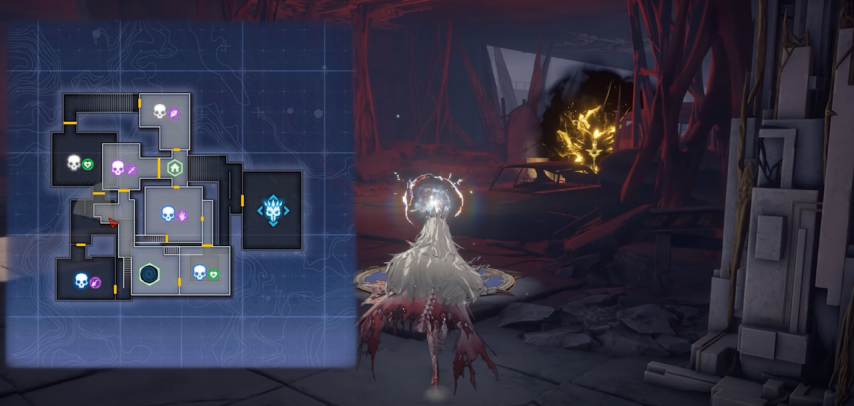This screenshot has width=854, height=406.
Task: Choose the purple skull room marker
Action: coord(117,168)
